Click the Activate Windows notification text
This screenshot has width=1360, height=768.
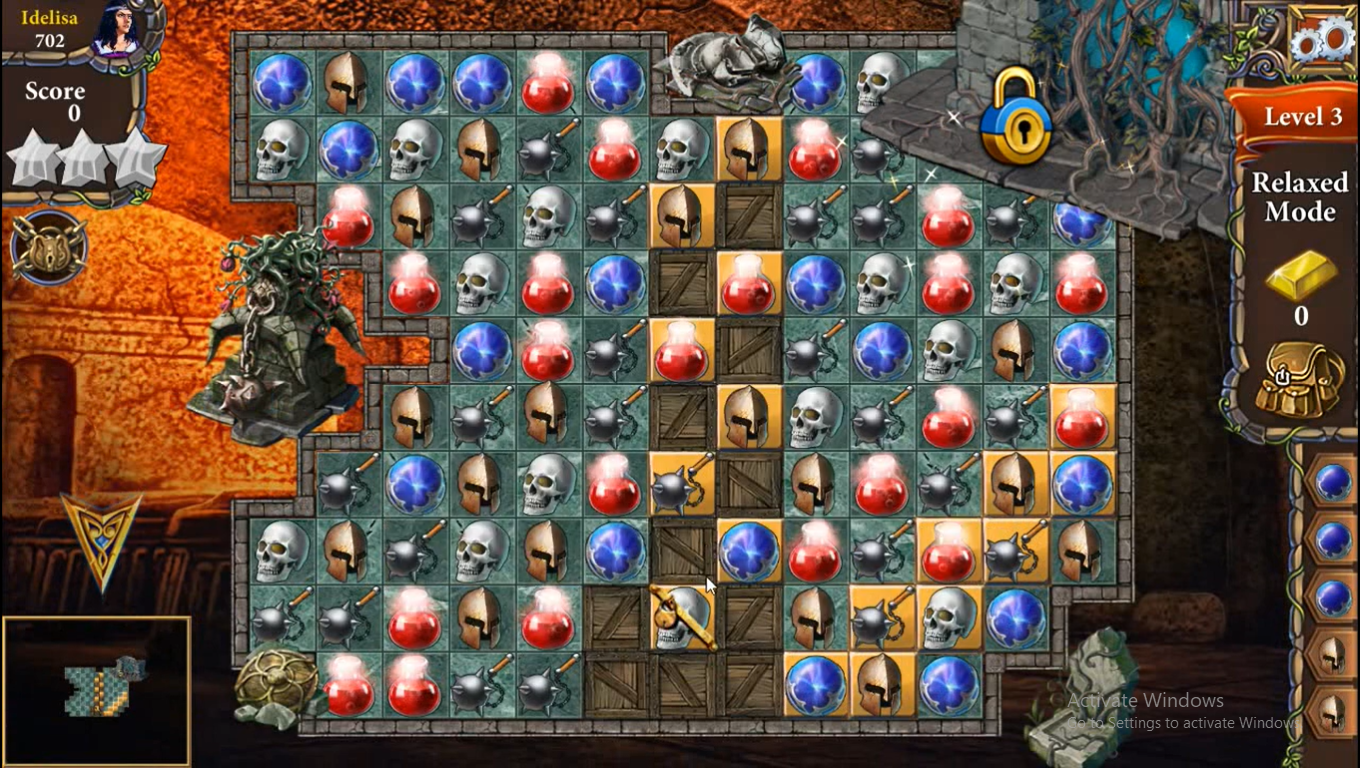tap(1147, 700)
